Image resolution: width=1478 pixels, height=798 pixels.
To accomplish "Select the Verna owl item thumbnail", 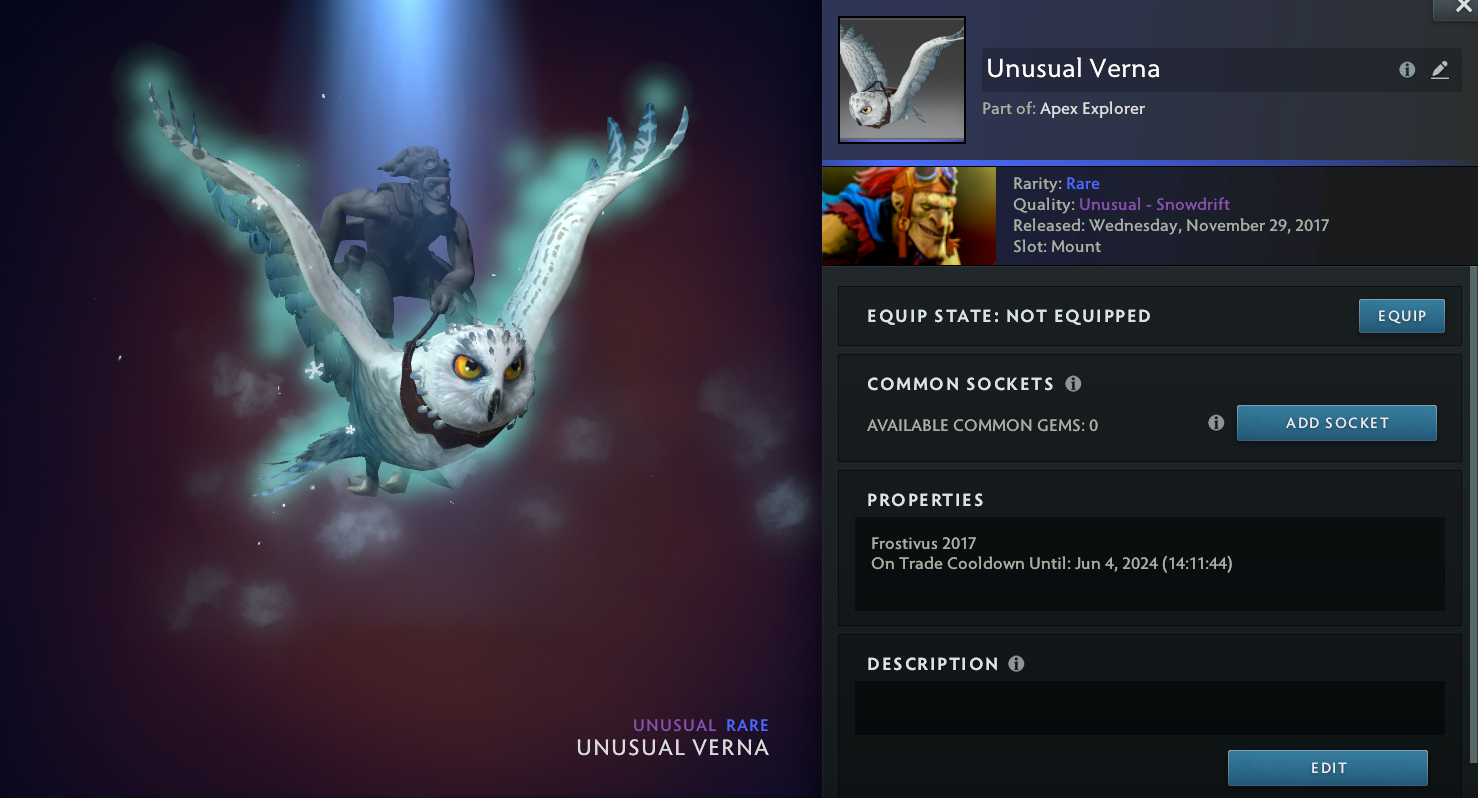I will click(901, 80).
